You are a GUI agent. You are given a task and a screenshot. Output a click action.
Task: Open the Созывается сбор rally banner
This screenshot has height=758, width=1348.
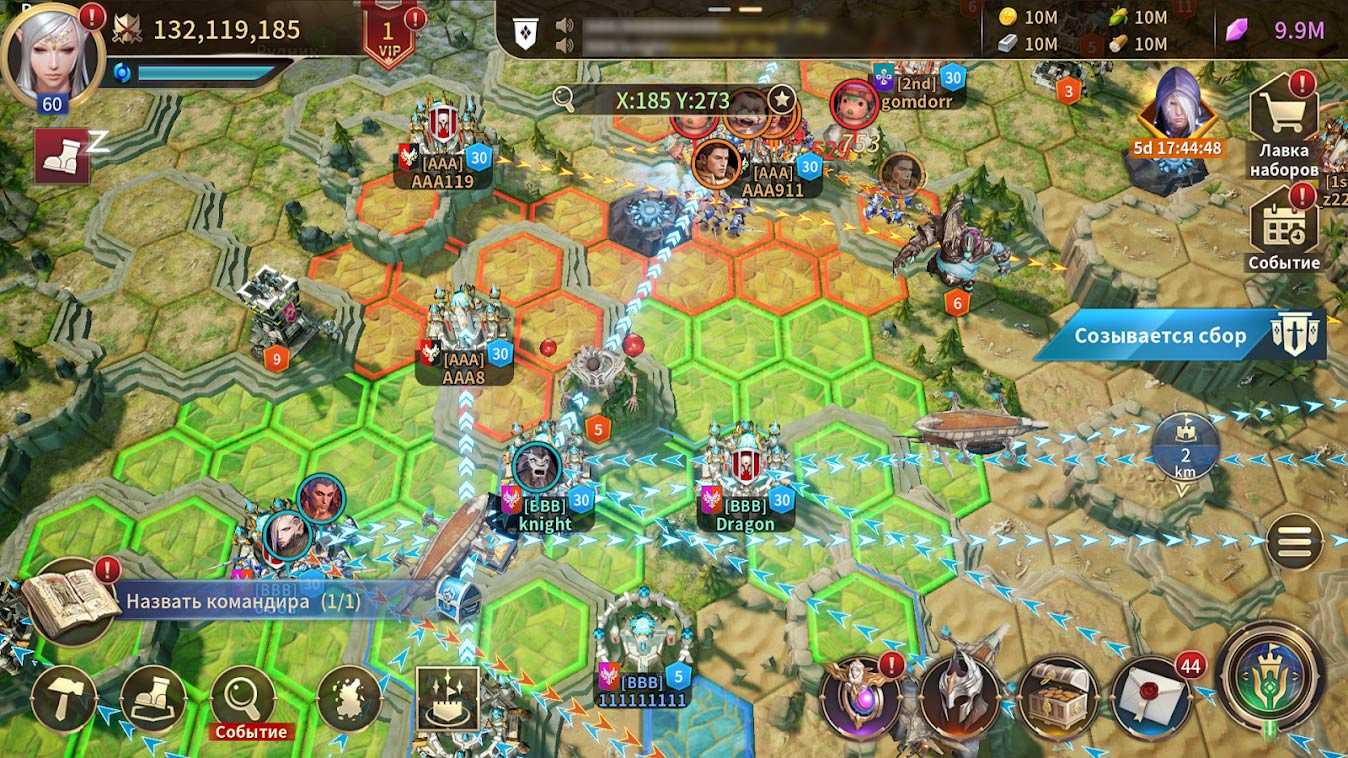tap(1180, 335)
